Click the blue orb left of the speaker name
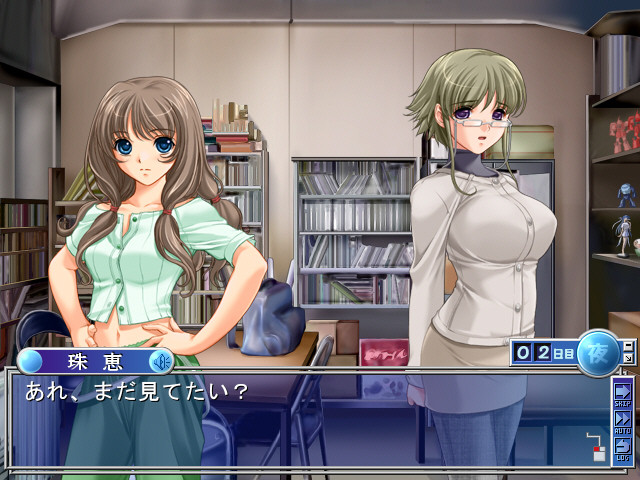The height and width of the screenshot is (480, 640). point(31,361)
